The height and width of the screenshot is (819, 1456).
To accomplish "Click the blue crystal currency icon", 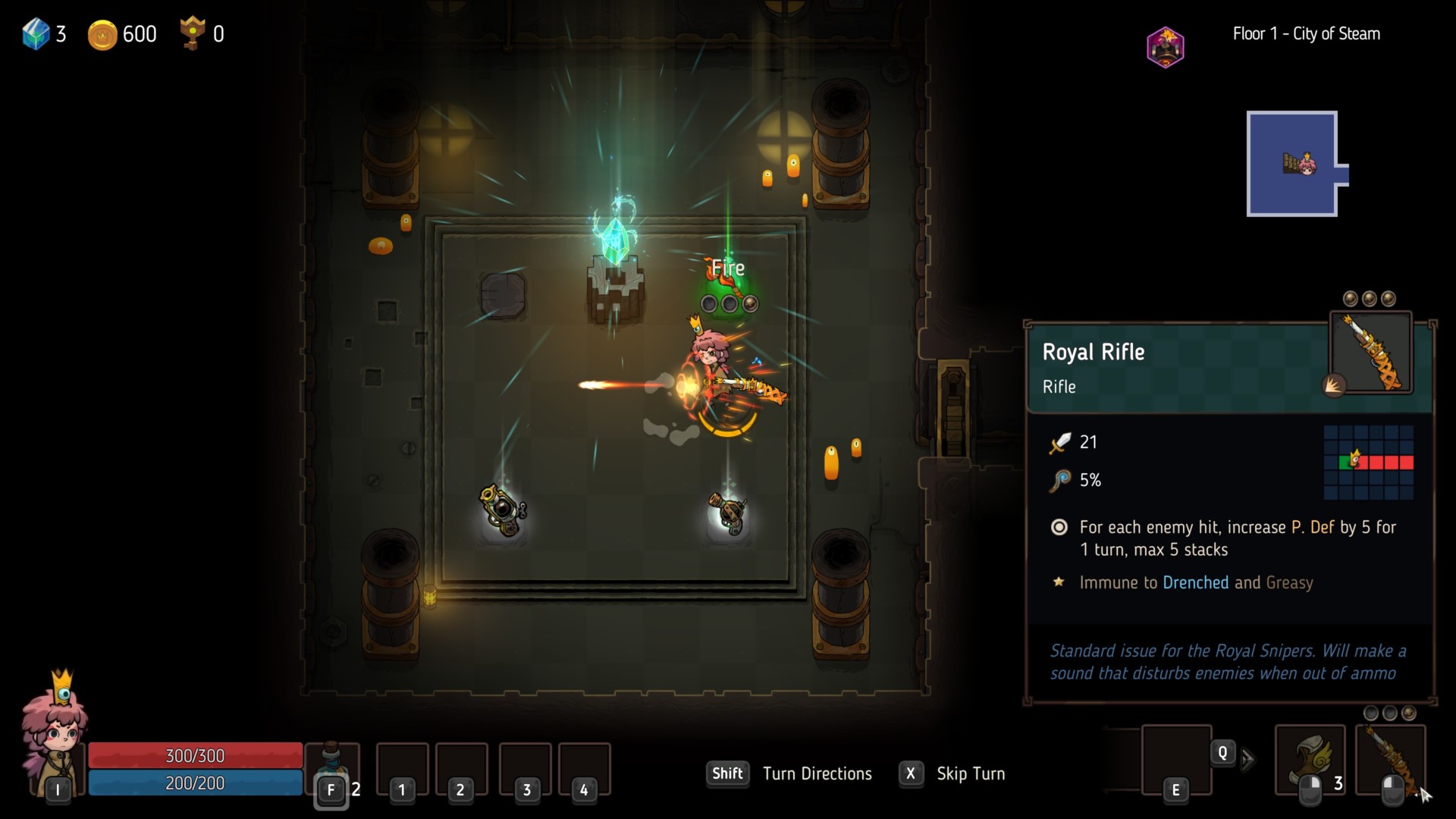I will [x=36, y=34].
